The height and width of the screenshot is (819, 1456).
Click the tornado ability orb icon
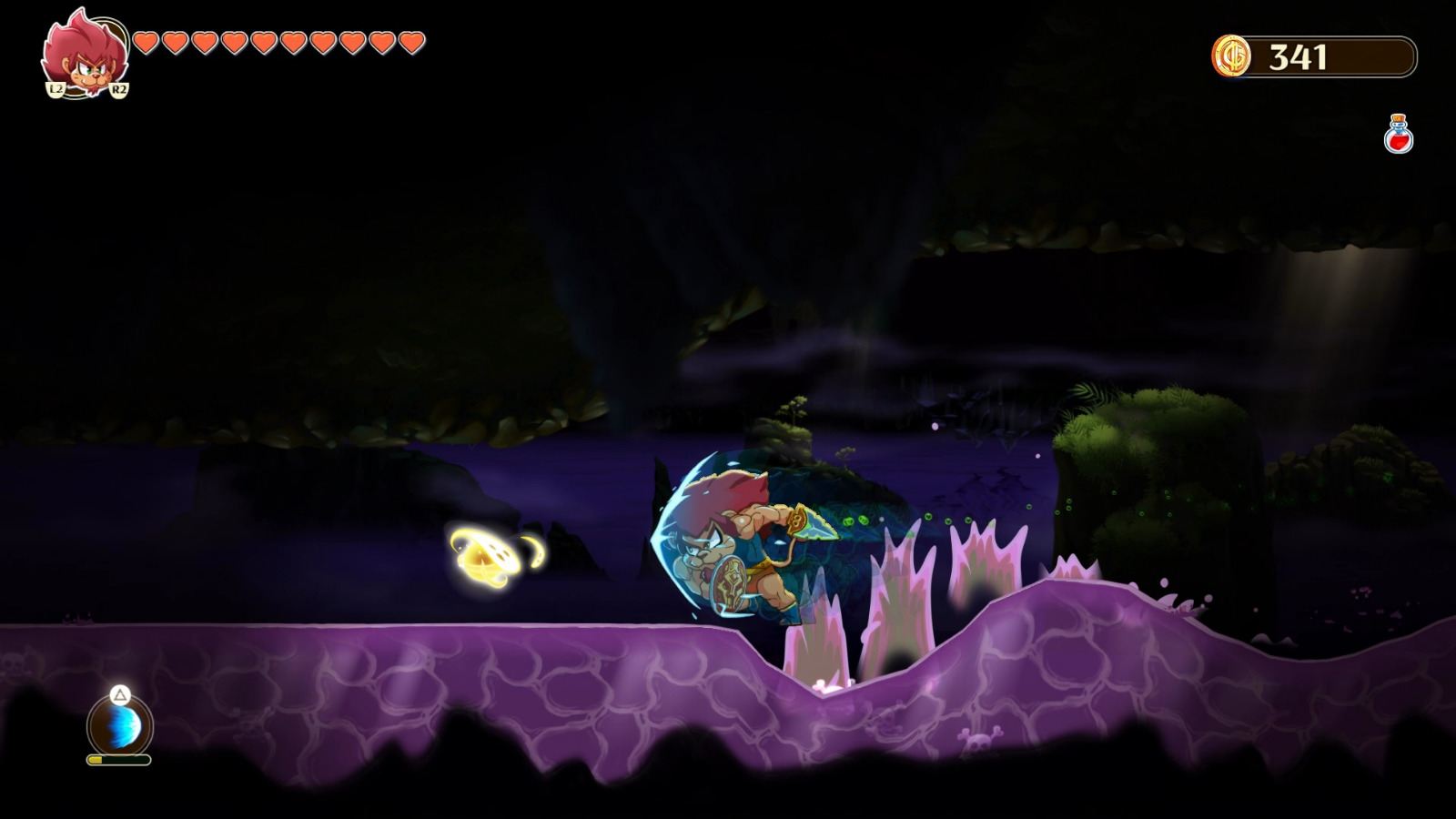(118, 725)
